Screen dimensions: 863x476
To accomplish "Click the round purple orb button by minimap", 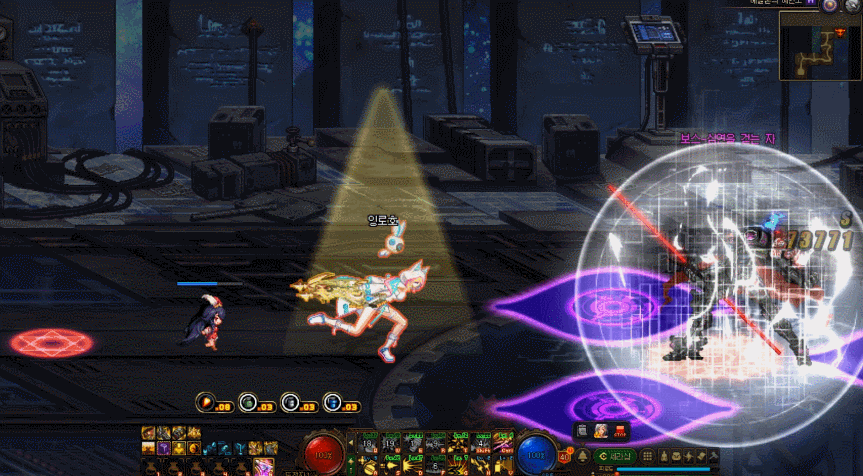I will click(x=830, y=5).
